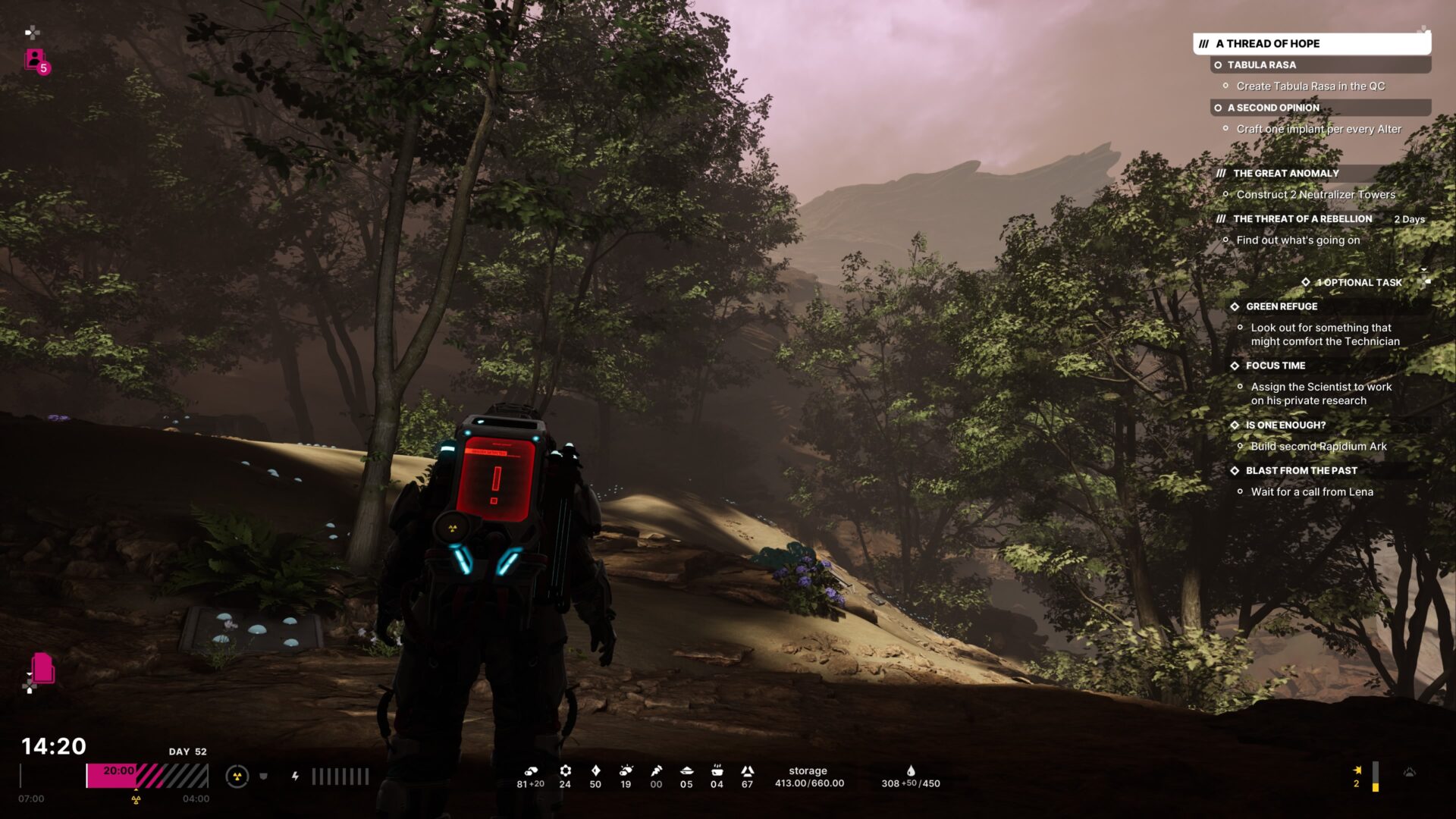
Task: Select the Focus Time optional task
Action: (x=1276, y=366)
